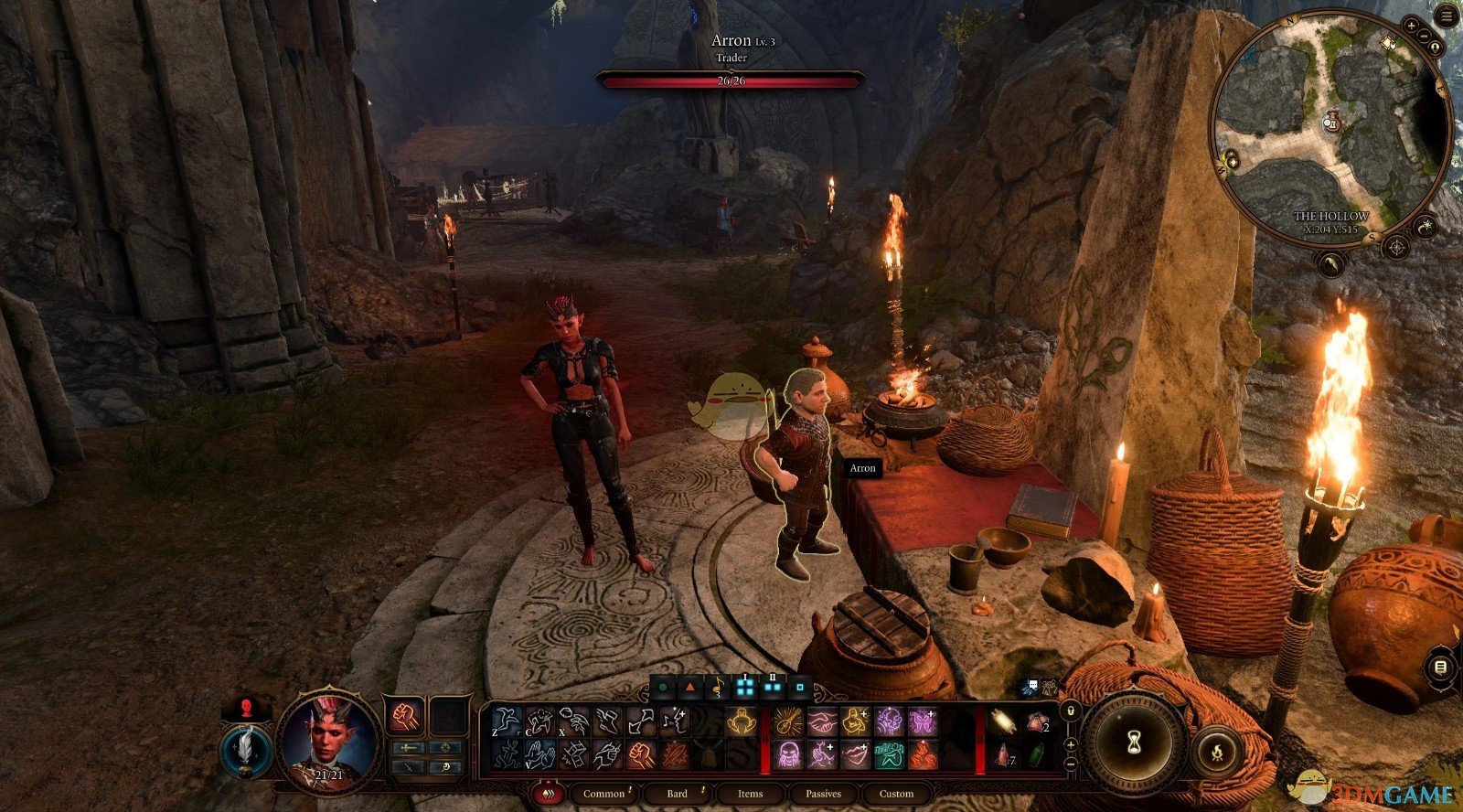Choose the pink lips spell icon

854,754
